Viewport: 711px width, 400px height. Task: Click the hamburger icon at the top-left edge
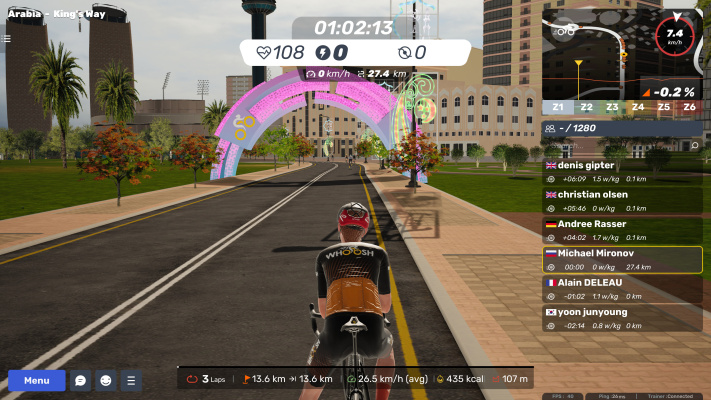(x=7, y=39)
